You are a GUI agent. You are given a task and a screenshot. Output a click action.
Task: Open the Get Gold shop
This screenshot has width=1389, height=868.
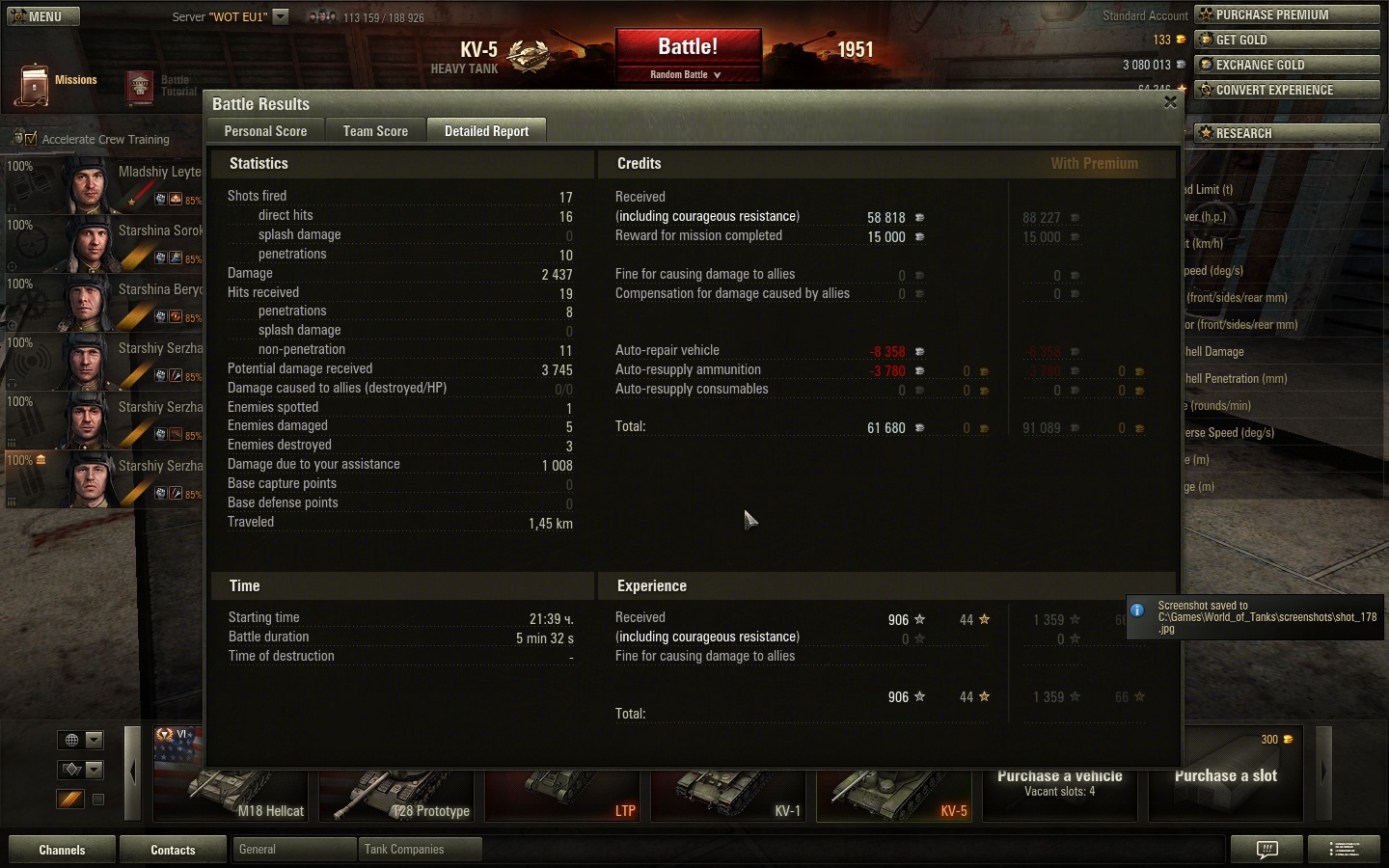[1287, 40]
